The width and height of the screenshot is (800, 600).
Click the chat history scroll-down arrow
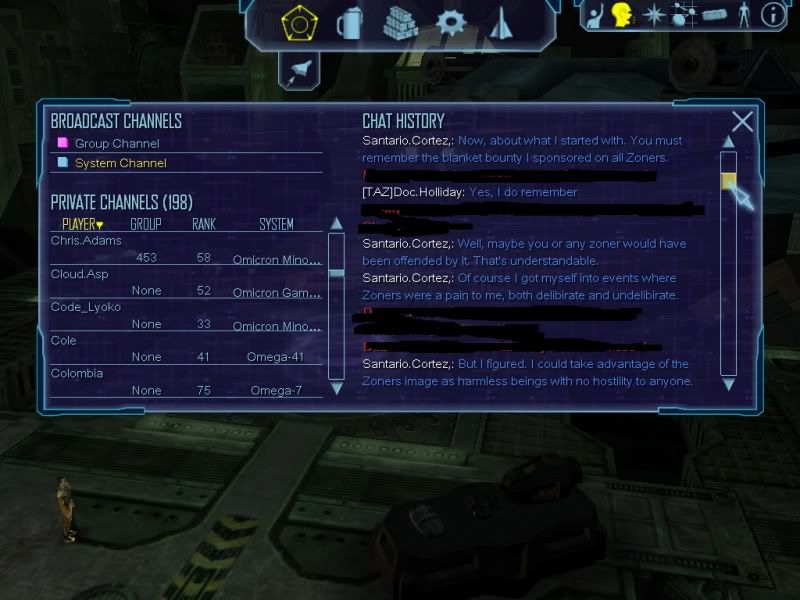(x=728, y=383)
